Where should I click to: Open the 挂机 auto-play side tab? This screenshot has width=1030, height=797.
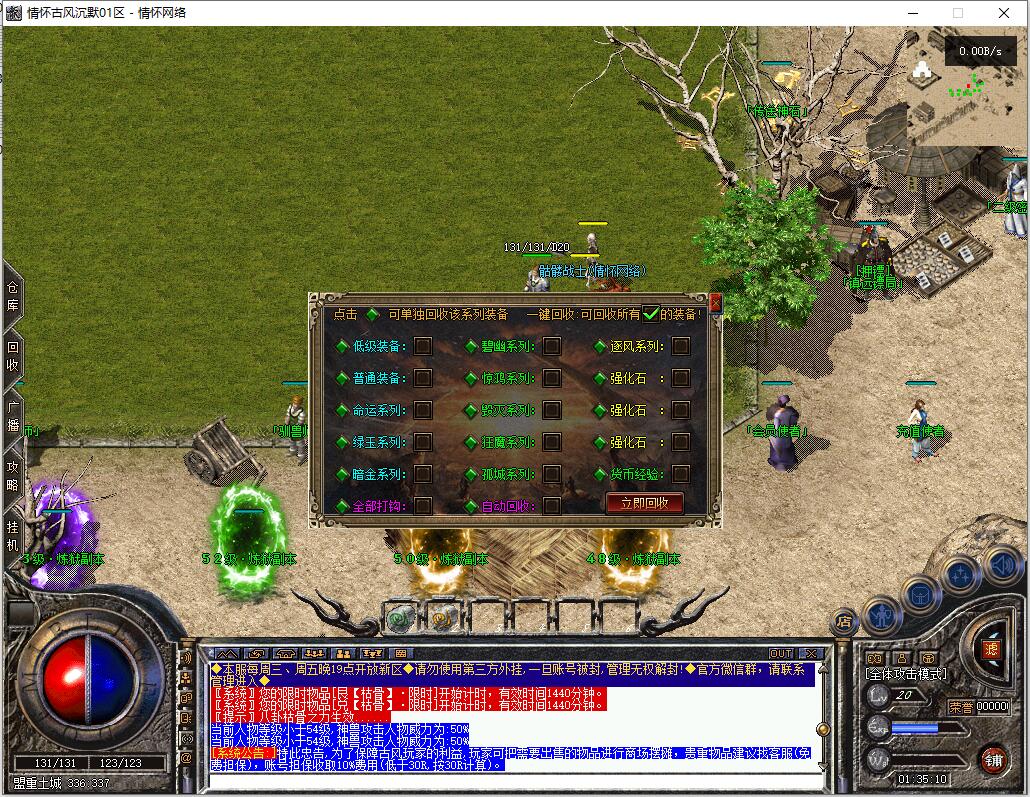click(x=13, y=535)
